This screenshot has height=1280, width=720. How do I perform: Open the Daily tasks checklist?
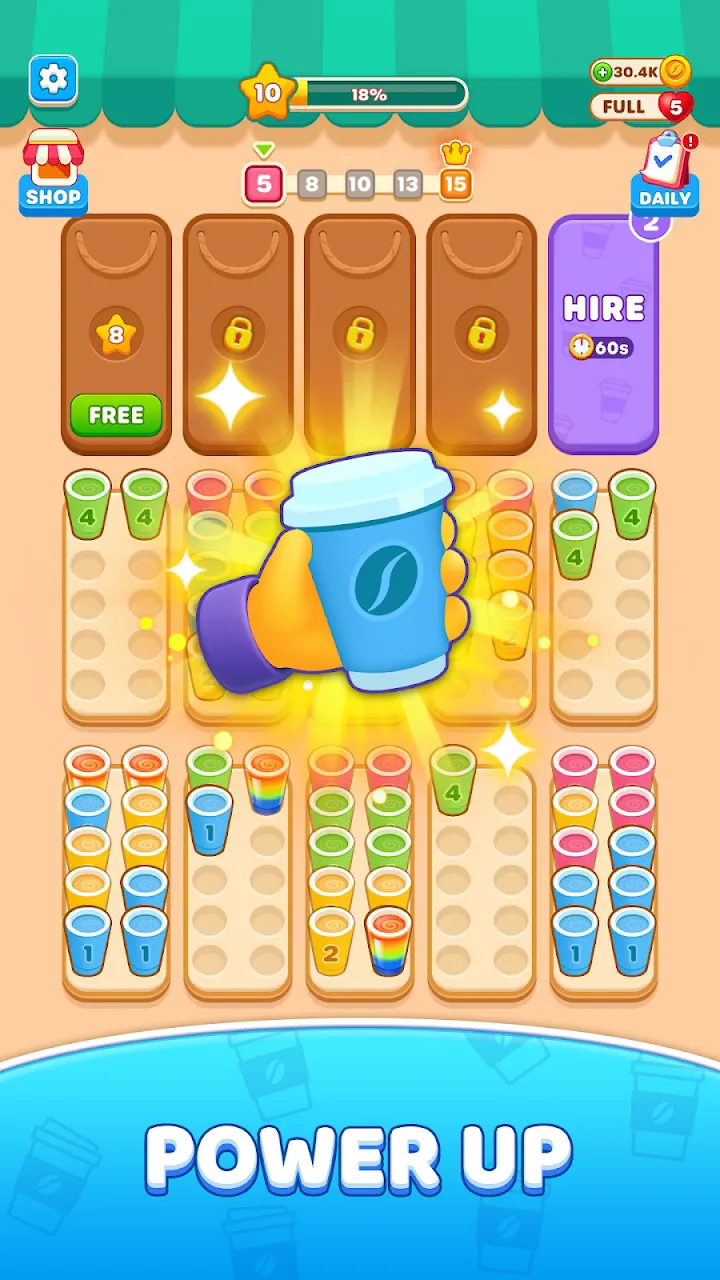click(x=664, y=175)
